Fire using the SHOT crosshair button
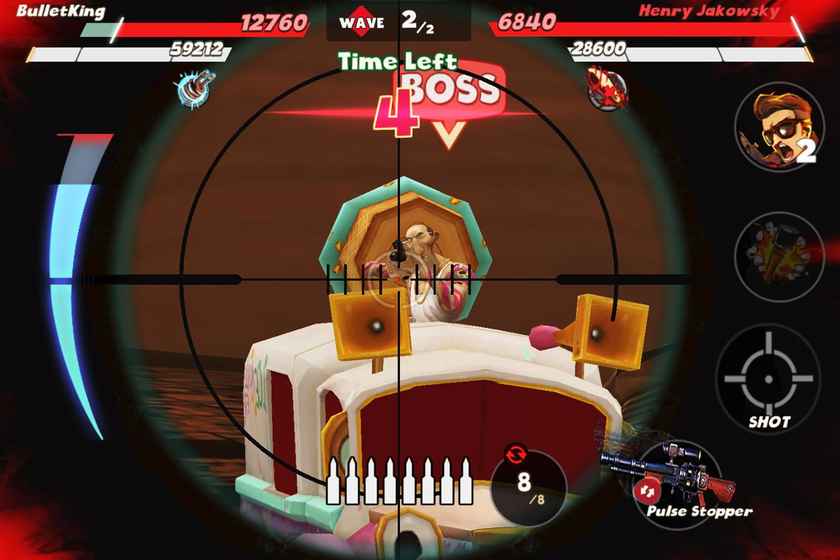This screenshot has width=840, height=560. [x=768, y=374]
